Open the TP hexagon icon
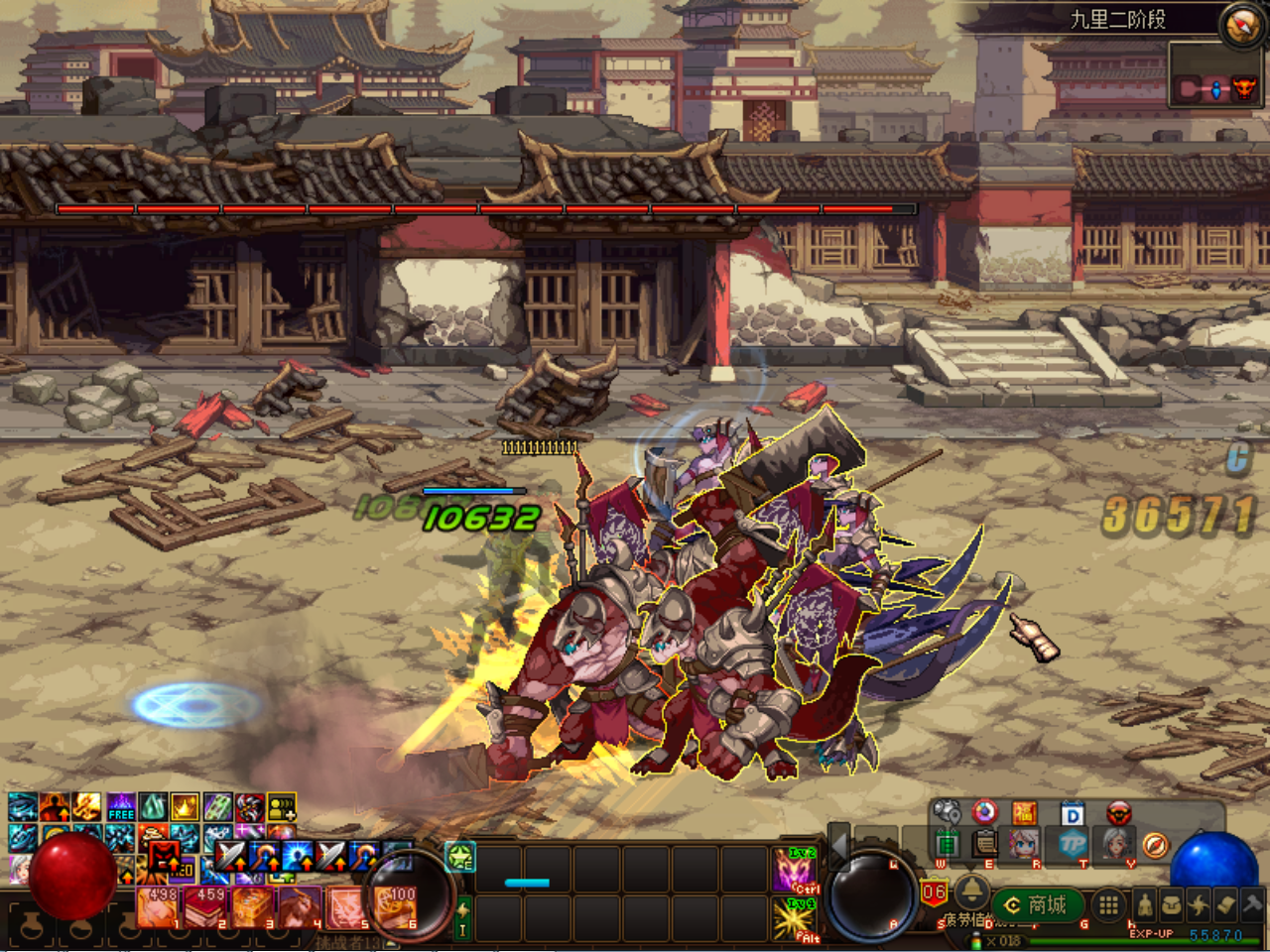Screen dimensions: 1270x952 point(1073,845)
